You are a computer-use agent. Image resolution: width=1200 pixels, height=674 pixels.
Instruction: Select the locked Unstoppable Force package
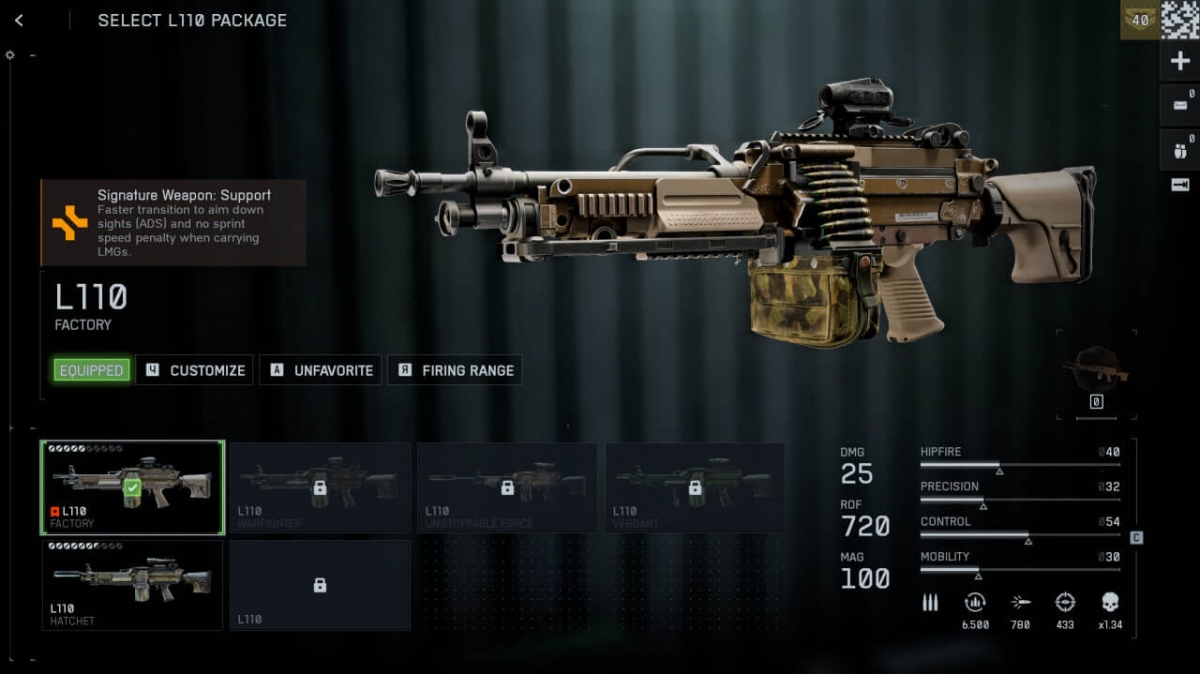(507, 487)
